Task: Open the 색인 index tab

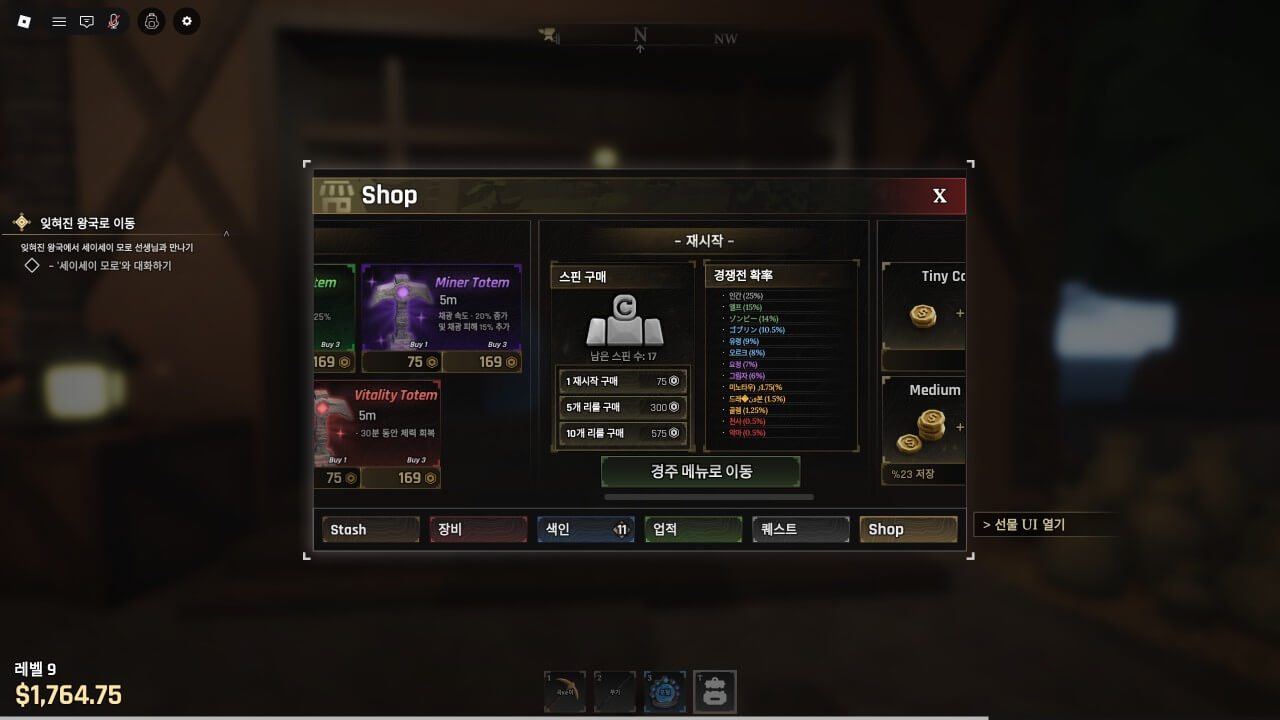Action: point(585,529)
